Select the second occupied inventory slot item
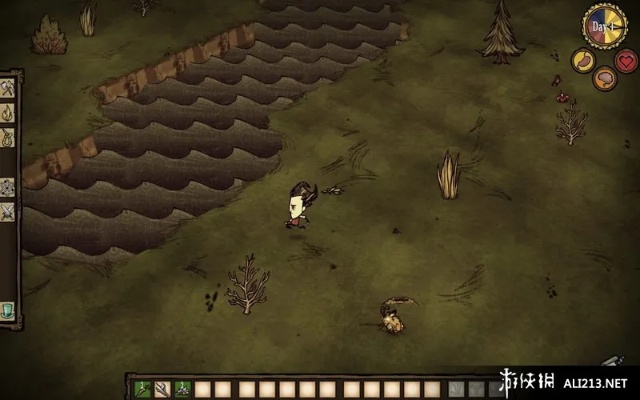The height and width of the screenshot is (400, 640). pyautogui.click(x=163, y=389)
